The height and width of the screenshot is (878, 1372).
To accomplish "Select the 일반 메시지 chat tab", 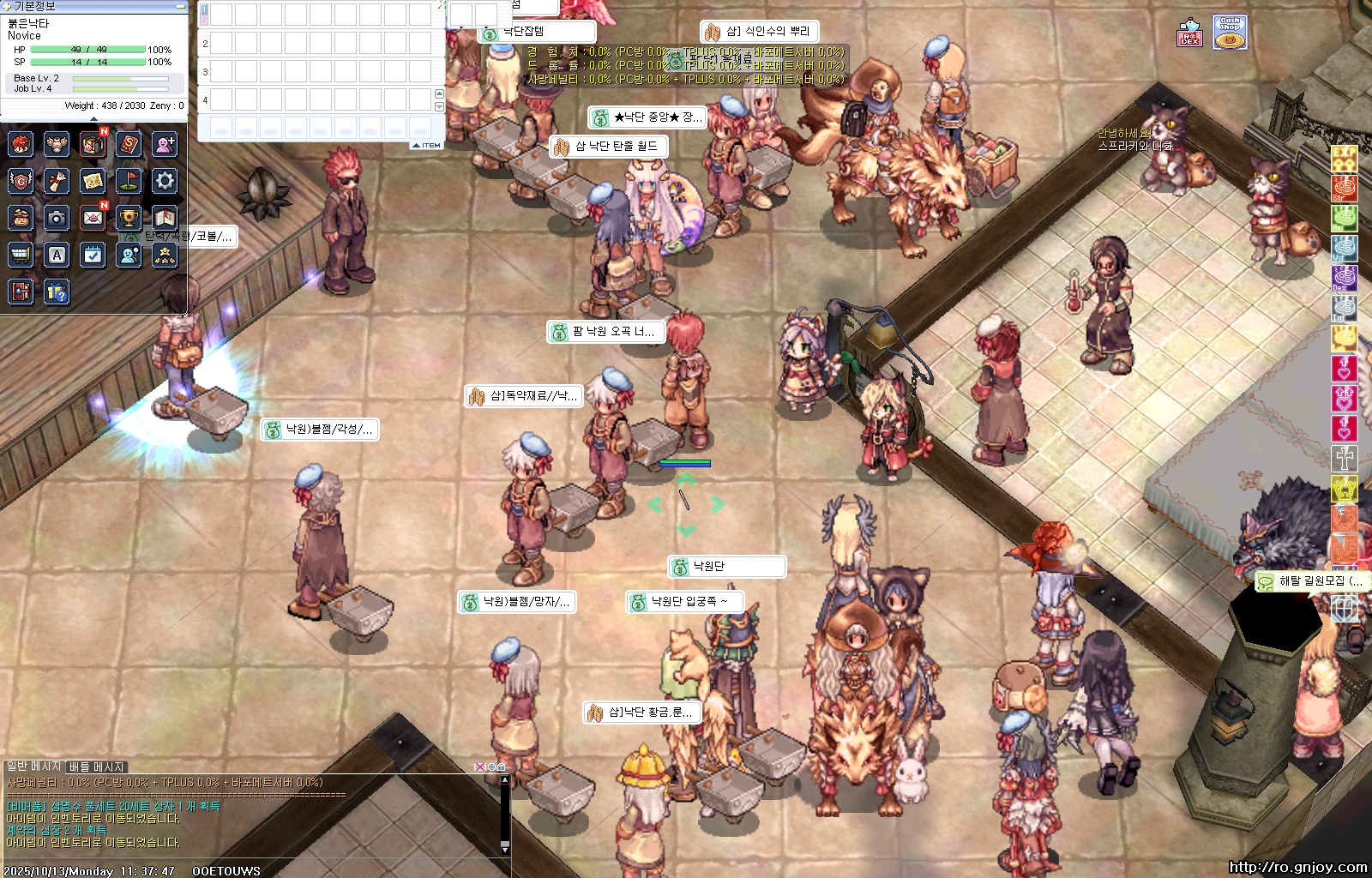I will point(34,766).
